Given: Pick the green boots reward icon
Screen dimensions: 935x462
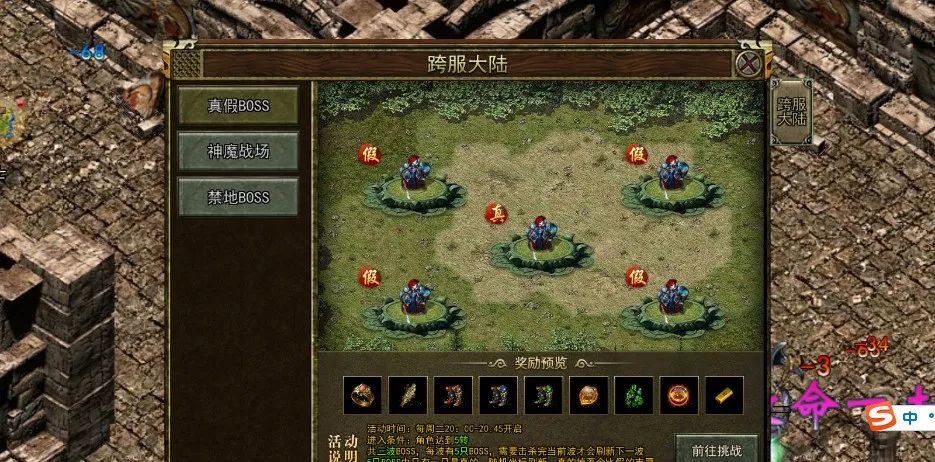Looking at the screenshot, I should pos(543,394).
